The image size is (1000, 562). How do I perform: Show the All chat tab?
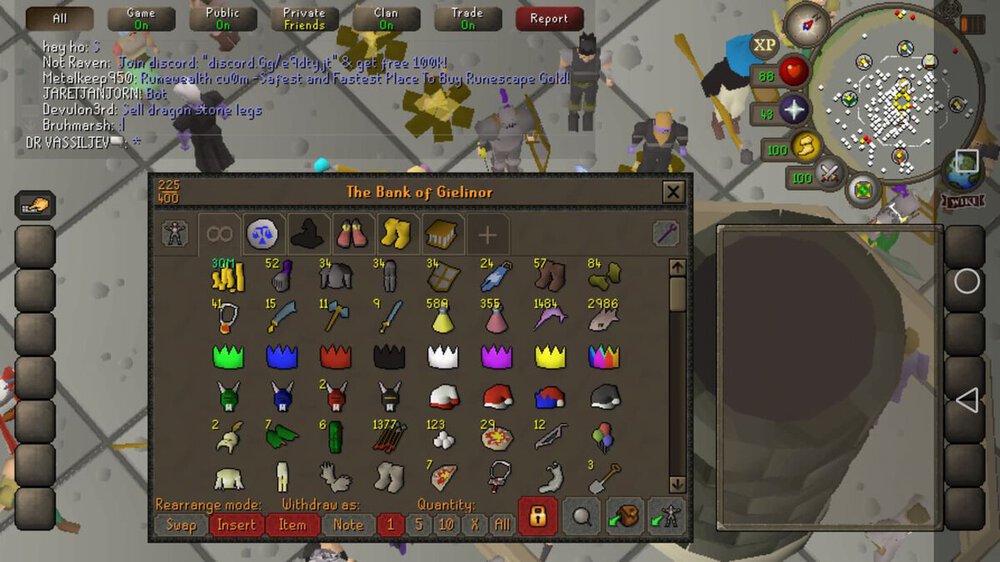point(59,18)
